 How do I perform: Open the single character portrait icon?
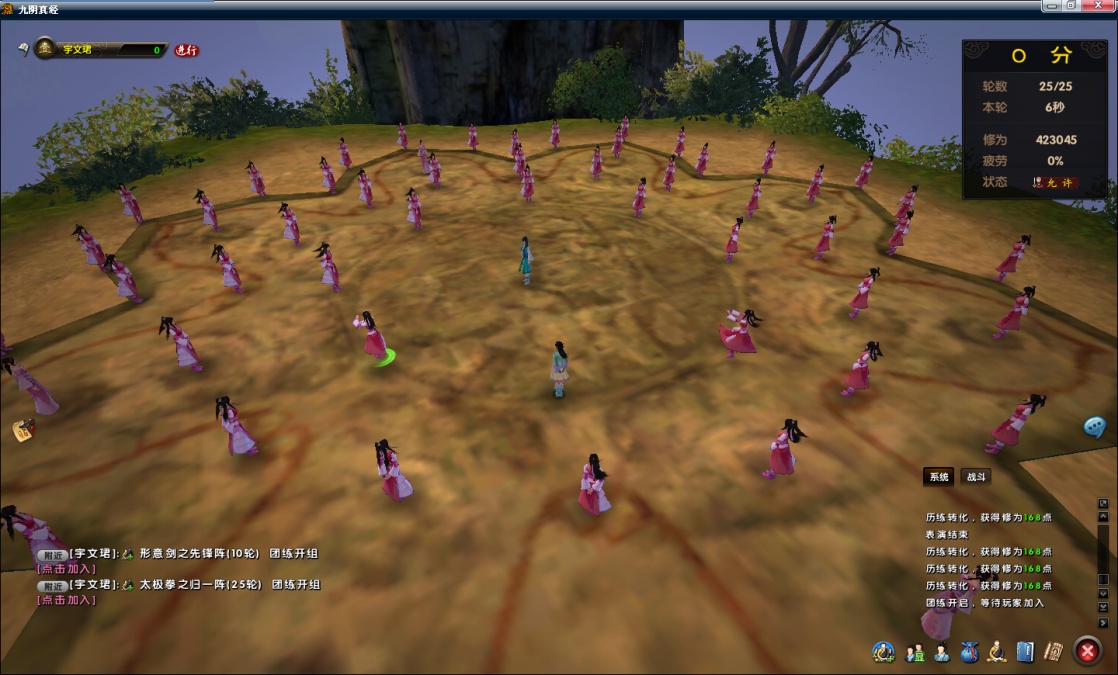point(942,653)
